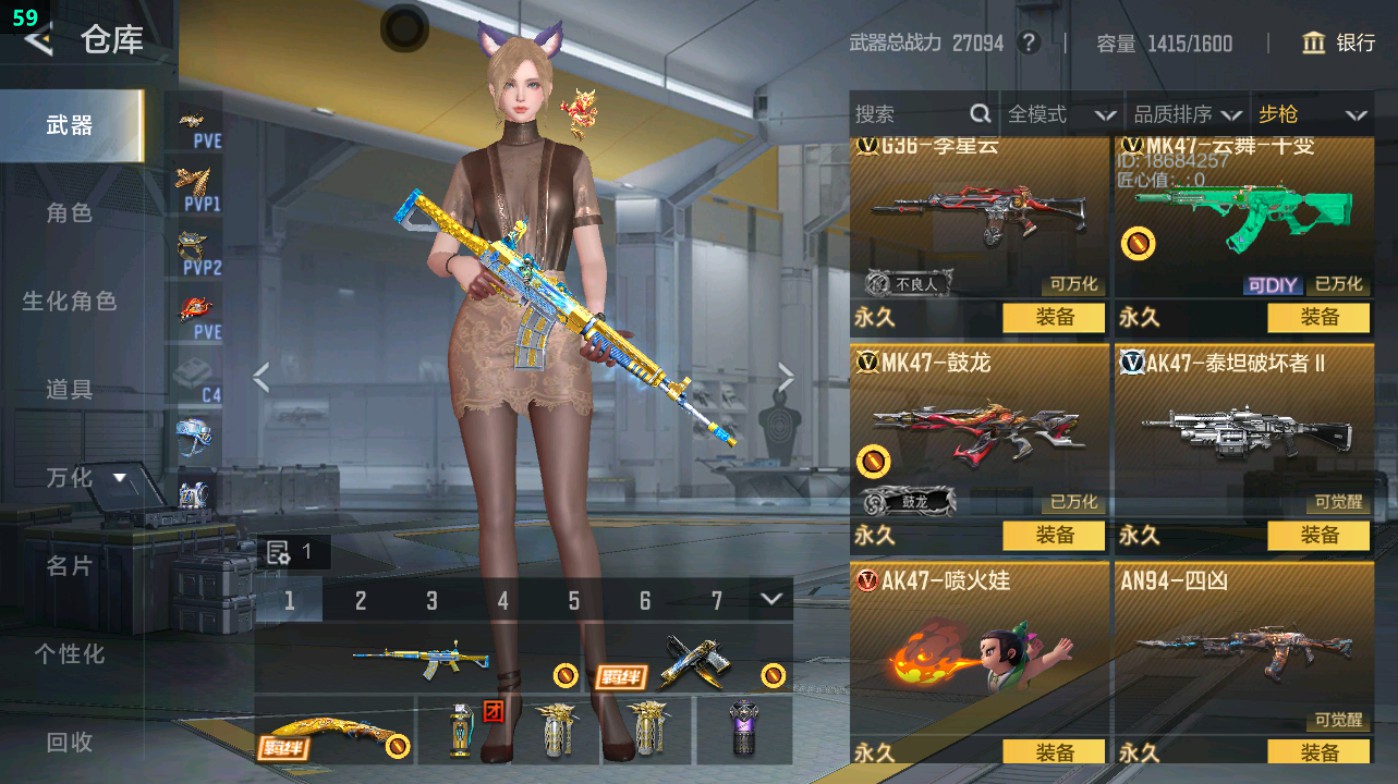The image size is (1398, 784).
Task: Open the 回收 recycle tab
Action: pyautogui.click(x=72, y=742)
